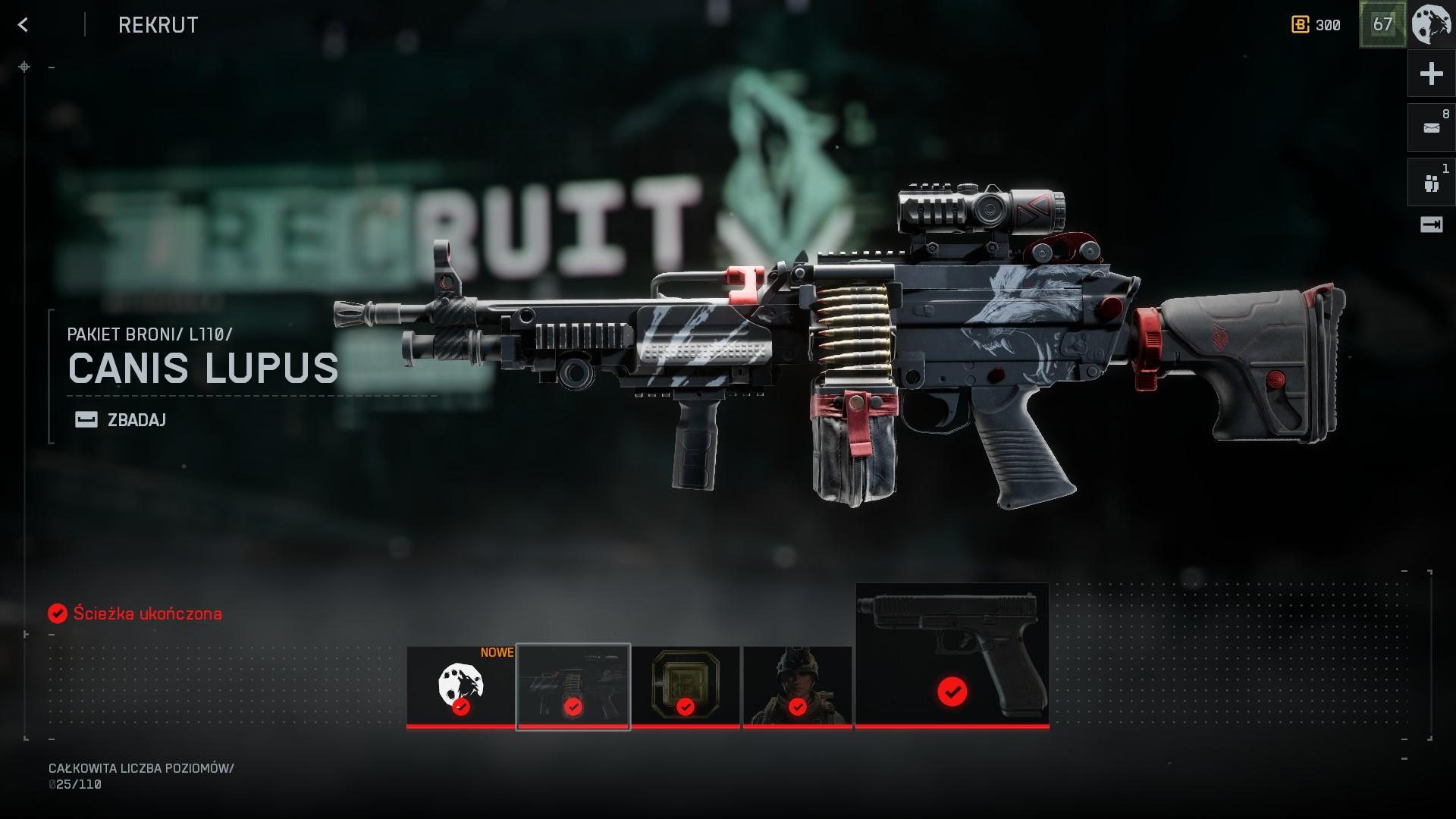Open the 300 currency balance
Viewport: 1456px width, 819px height.
point(1316,25)
